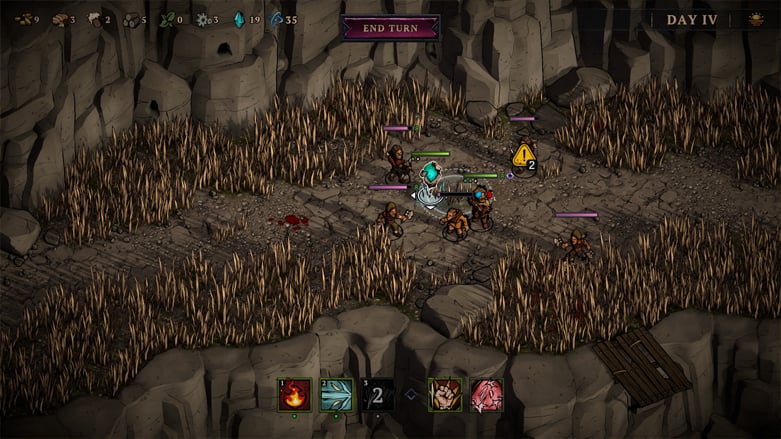
Task: Choose the red muscle arm ability
Action: (487, 394)
